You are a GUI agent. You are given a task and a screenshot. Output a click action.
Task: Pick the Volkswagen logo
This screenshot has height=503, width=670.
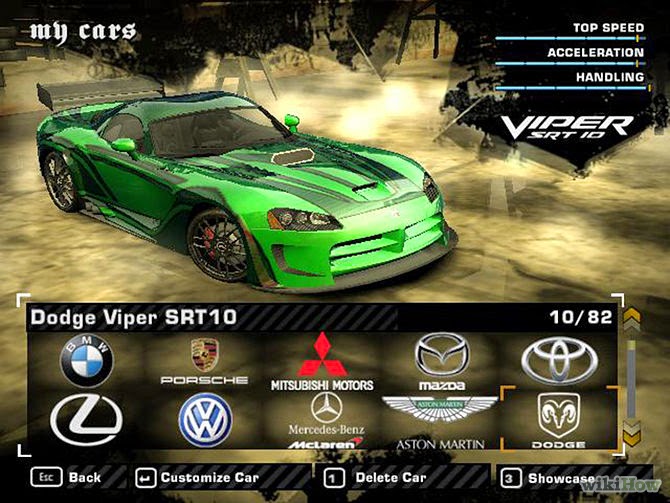click(x=205, y=419)
